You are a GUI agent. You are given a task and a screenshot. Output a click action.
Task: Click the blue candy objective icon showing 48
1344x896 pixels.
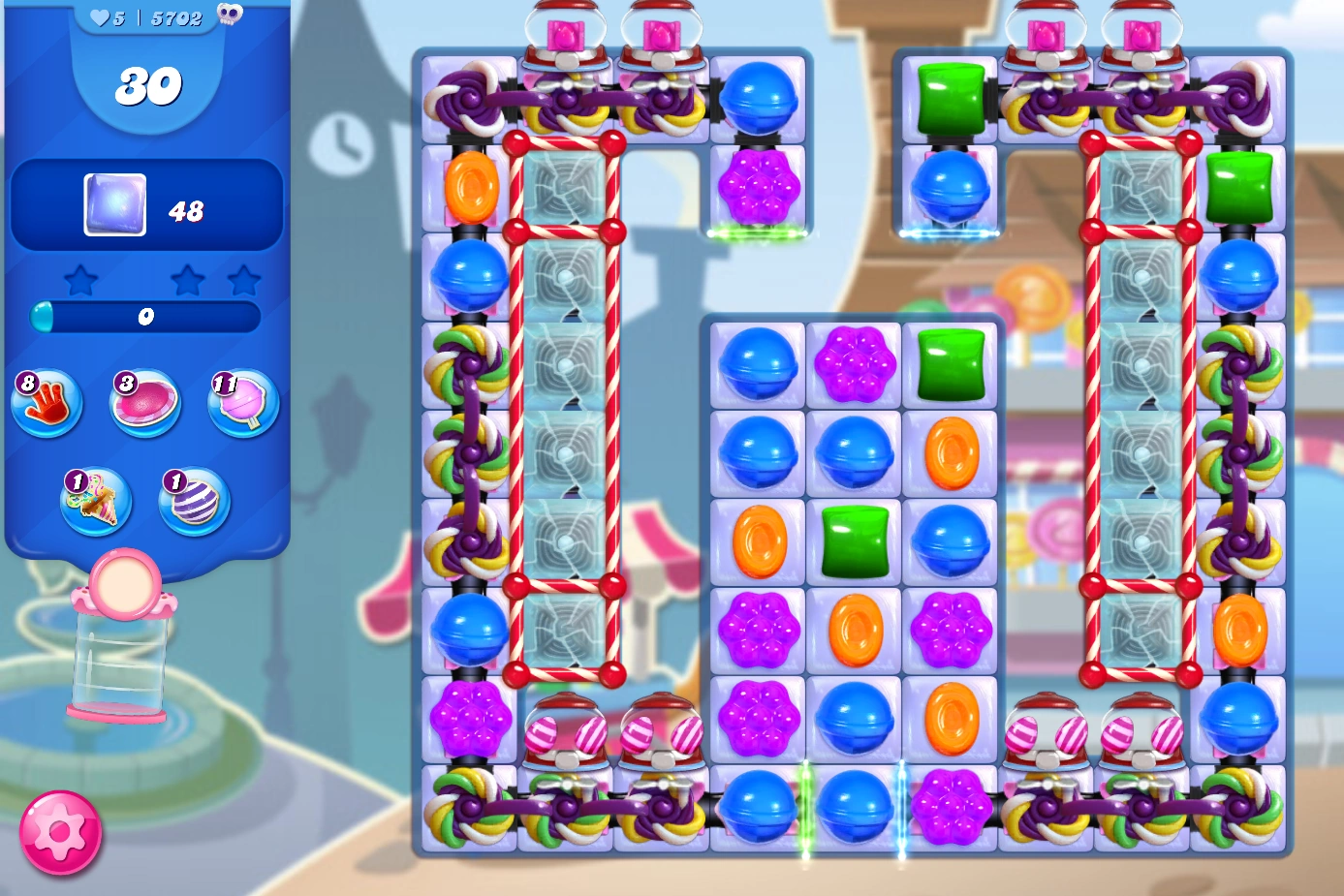coord(114,203)
